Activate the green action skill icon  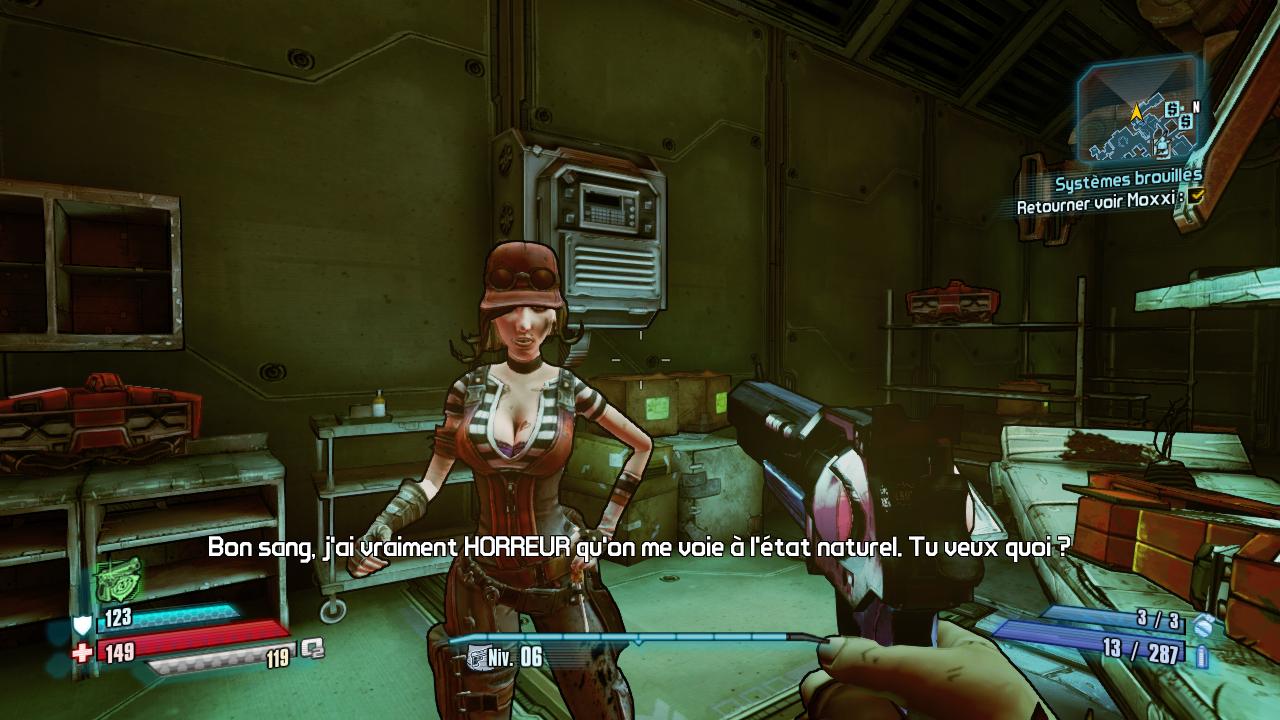click(118, 580)
